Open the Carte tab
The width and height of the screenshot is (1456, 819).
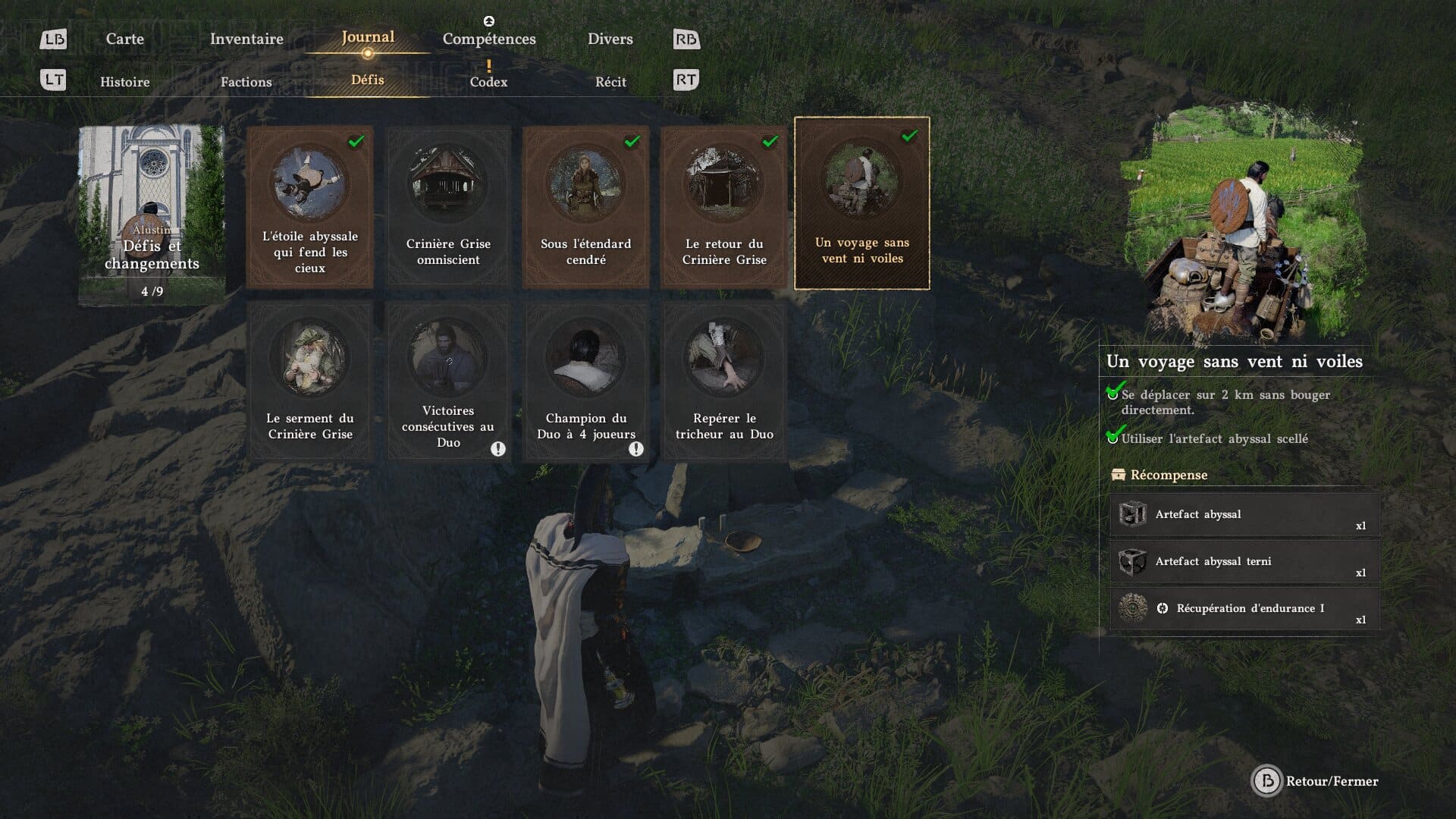124,39
